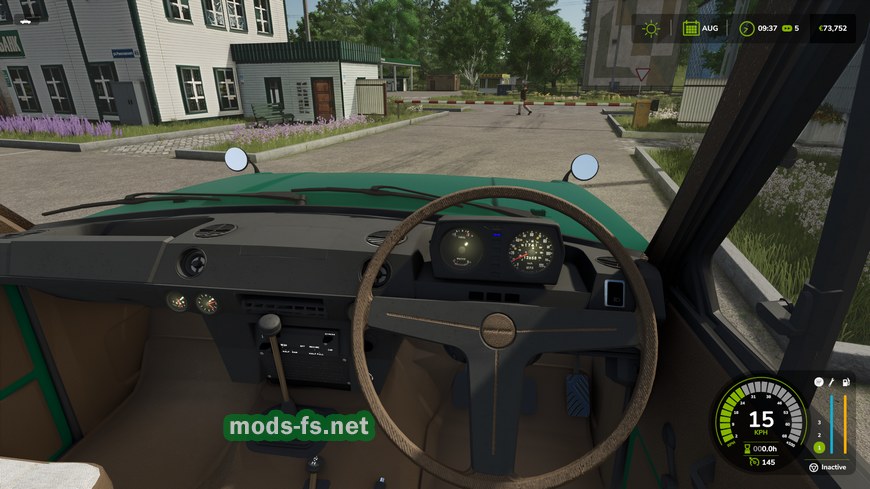Viewport: 870px width, 489px height.
Task: Toggle the steering wheel Inactive helper status
Action: click(x=813, y=466)
